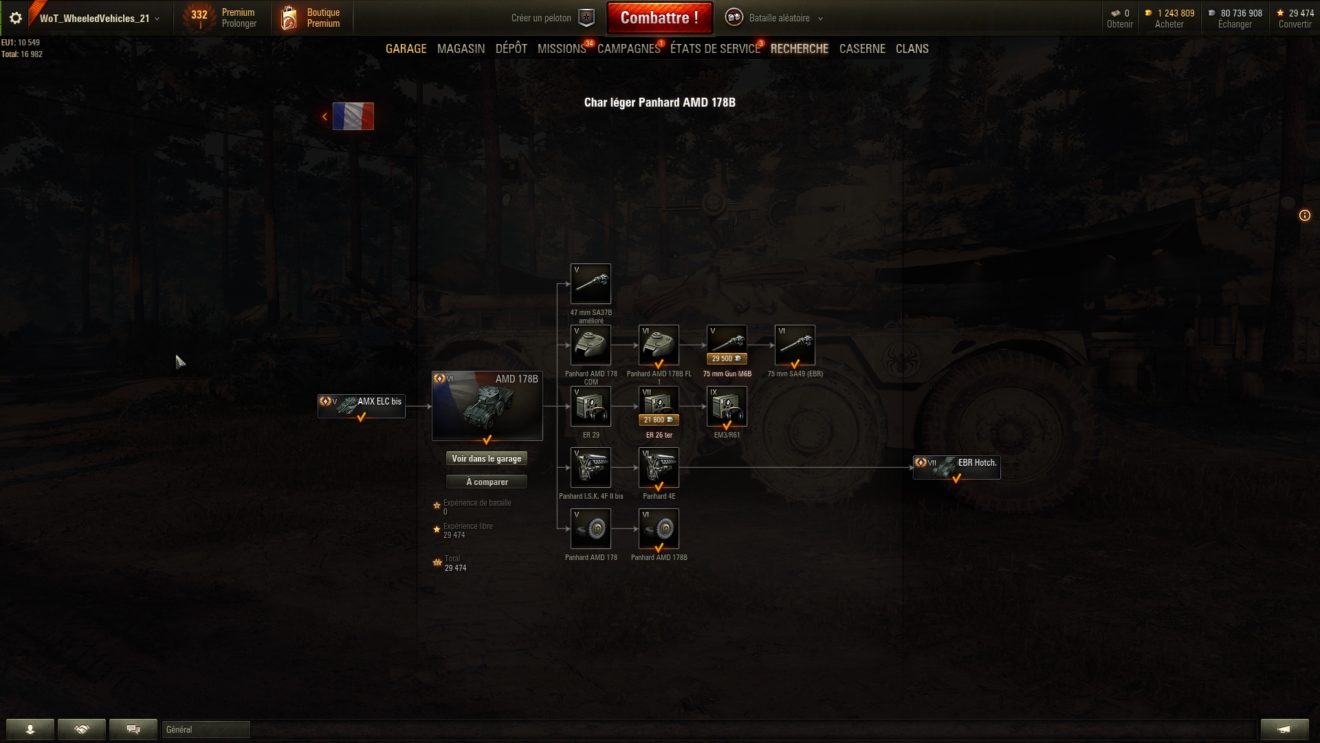1320x743 pixels.
Task: Open the Garage tab
Action: click(x=406, y=49)
